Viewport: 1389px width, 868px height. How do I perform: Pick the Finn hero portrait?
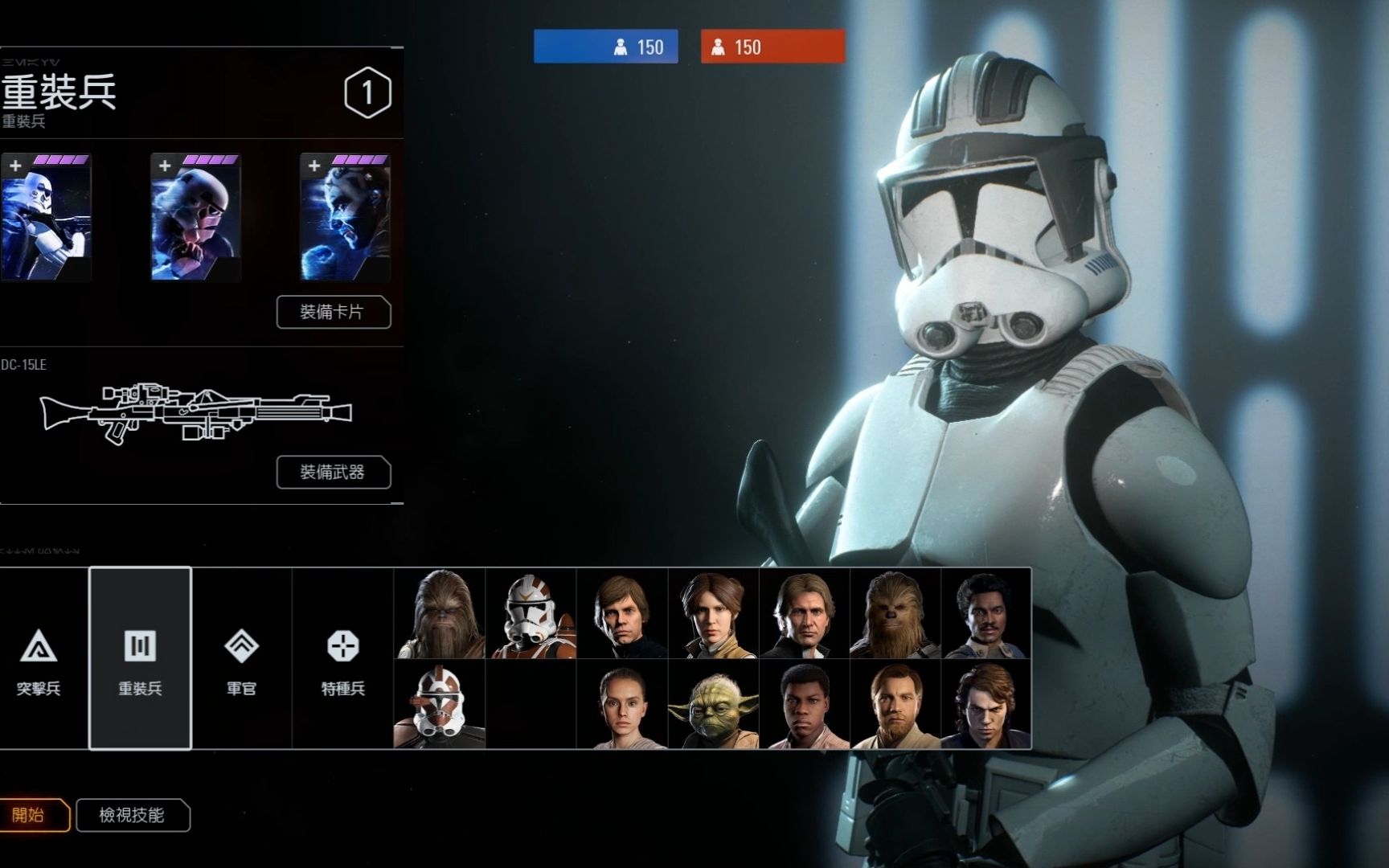(x=804, y=705)
